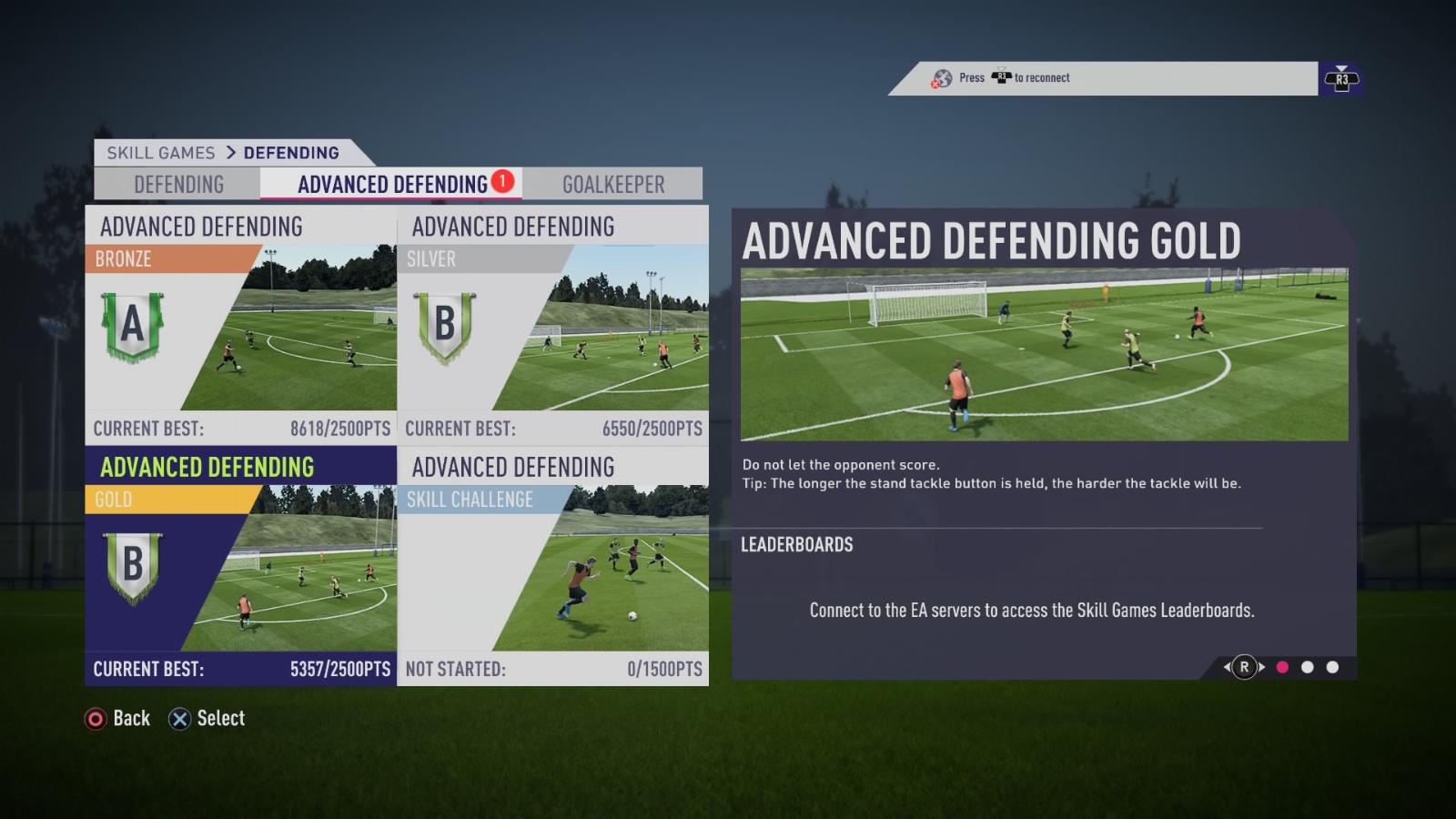
Task: Click the reconnect notification banner
Action: point(1103,78)
